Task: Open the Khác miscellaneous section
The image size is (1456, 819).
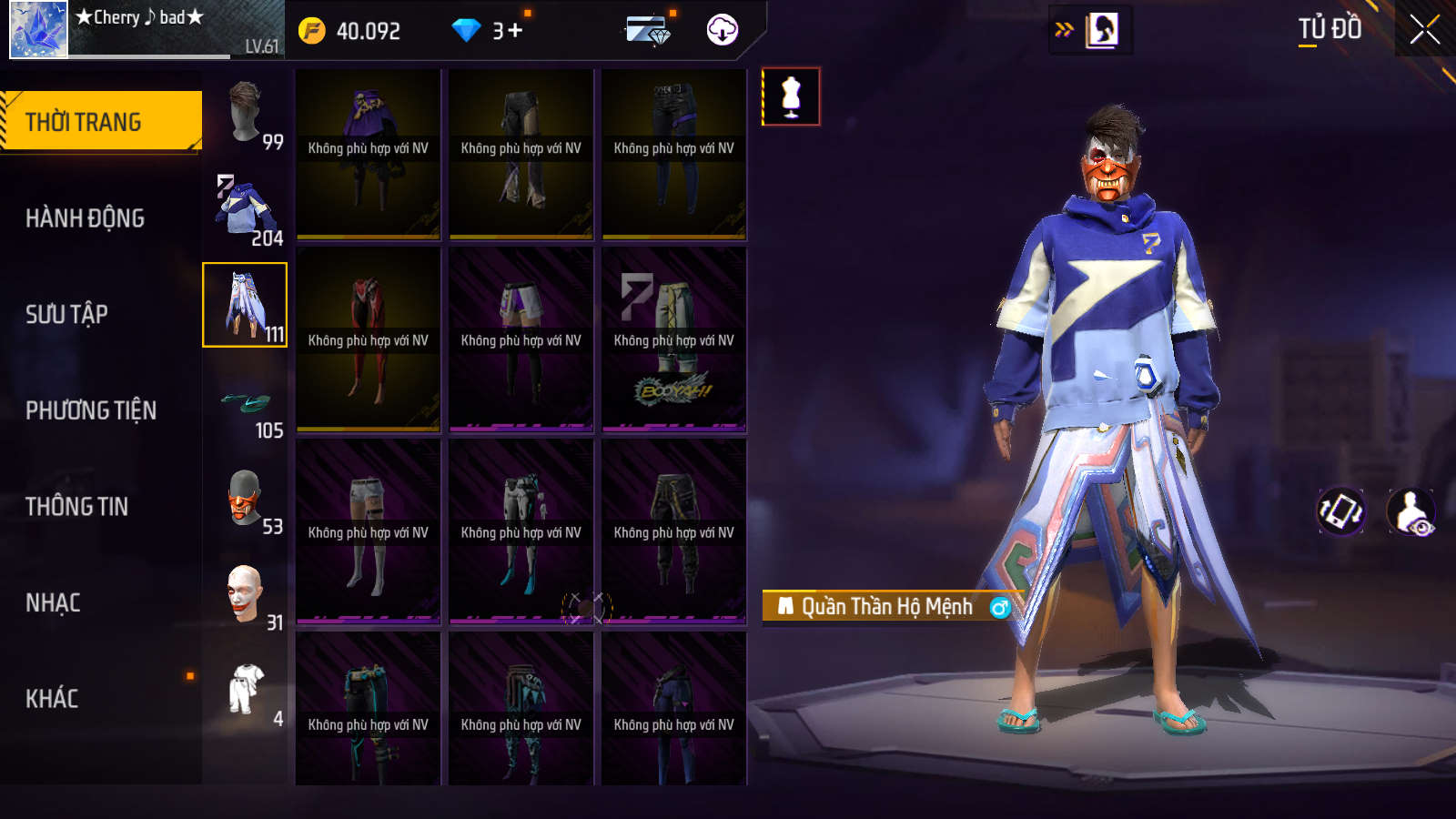Action: pos(52,699)
